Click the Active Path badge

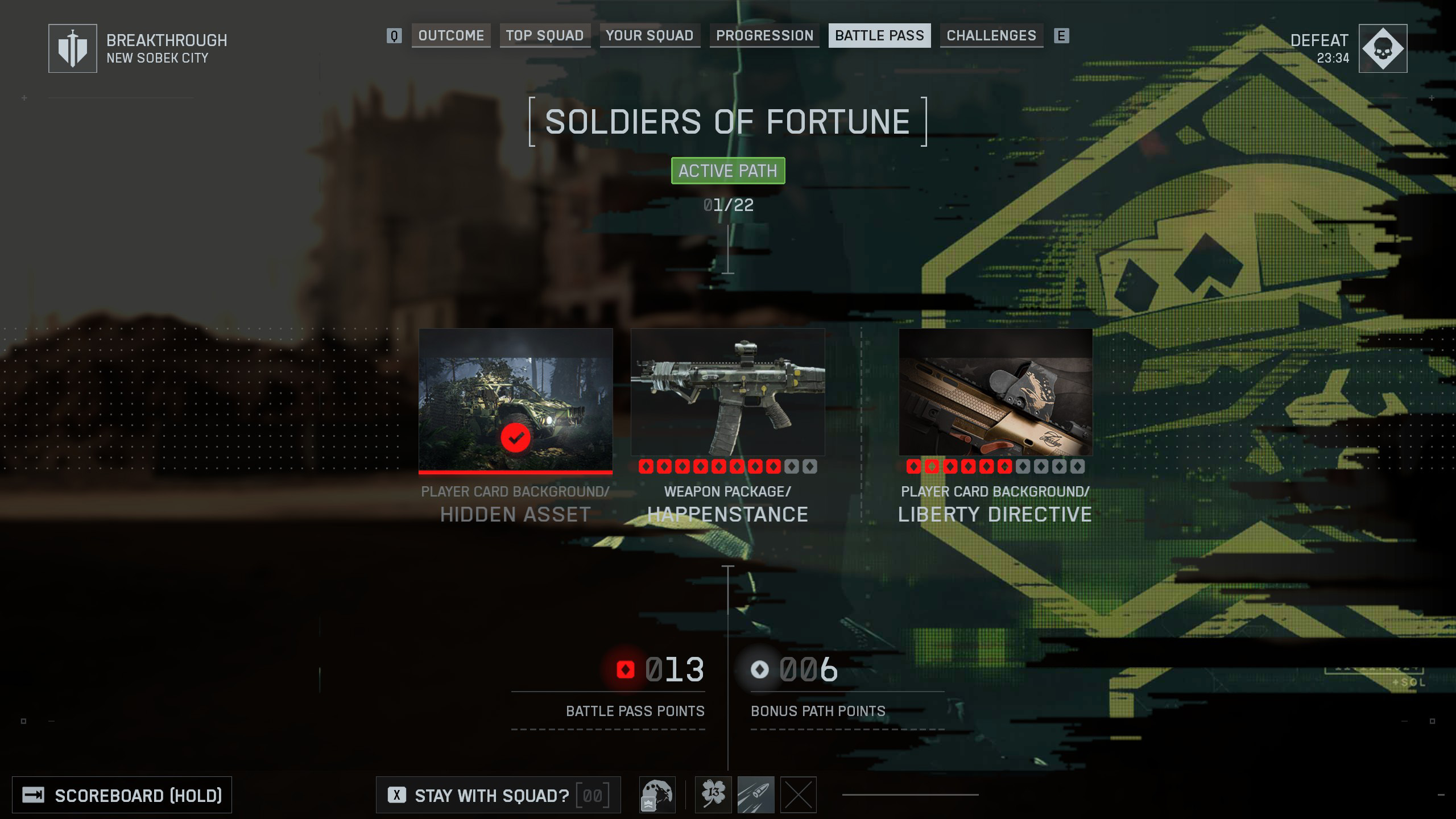[x=728, y=171]
